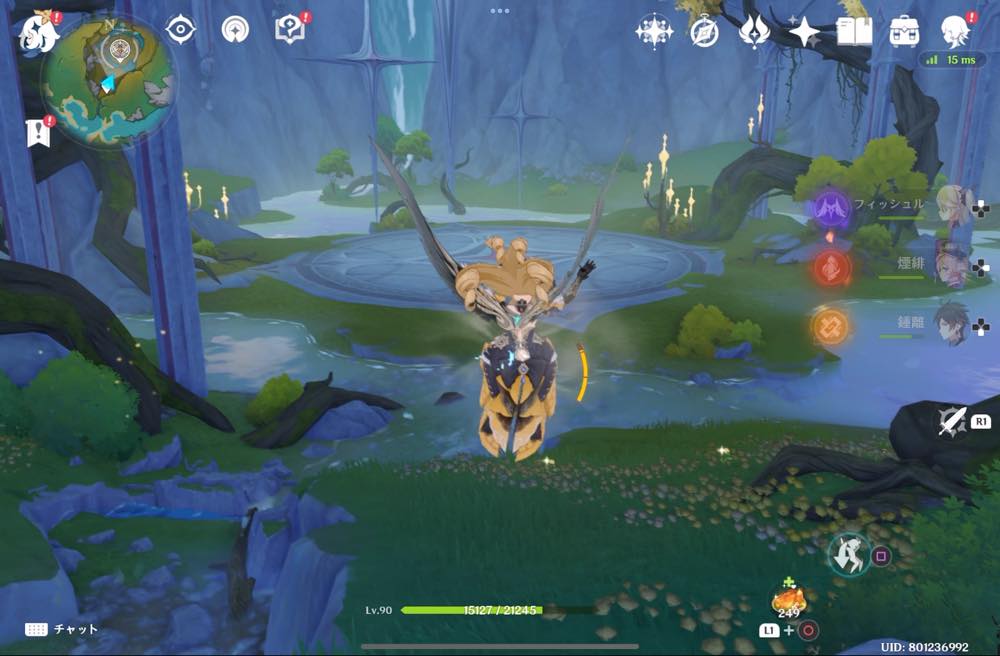
Task: Open the チャット chat box
Action: click(62, 629)
